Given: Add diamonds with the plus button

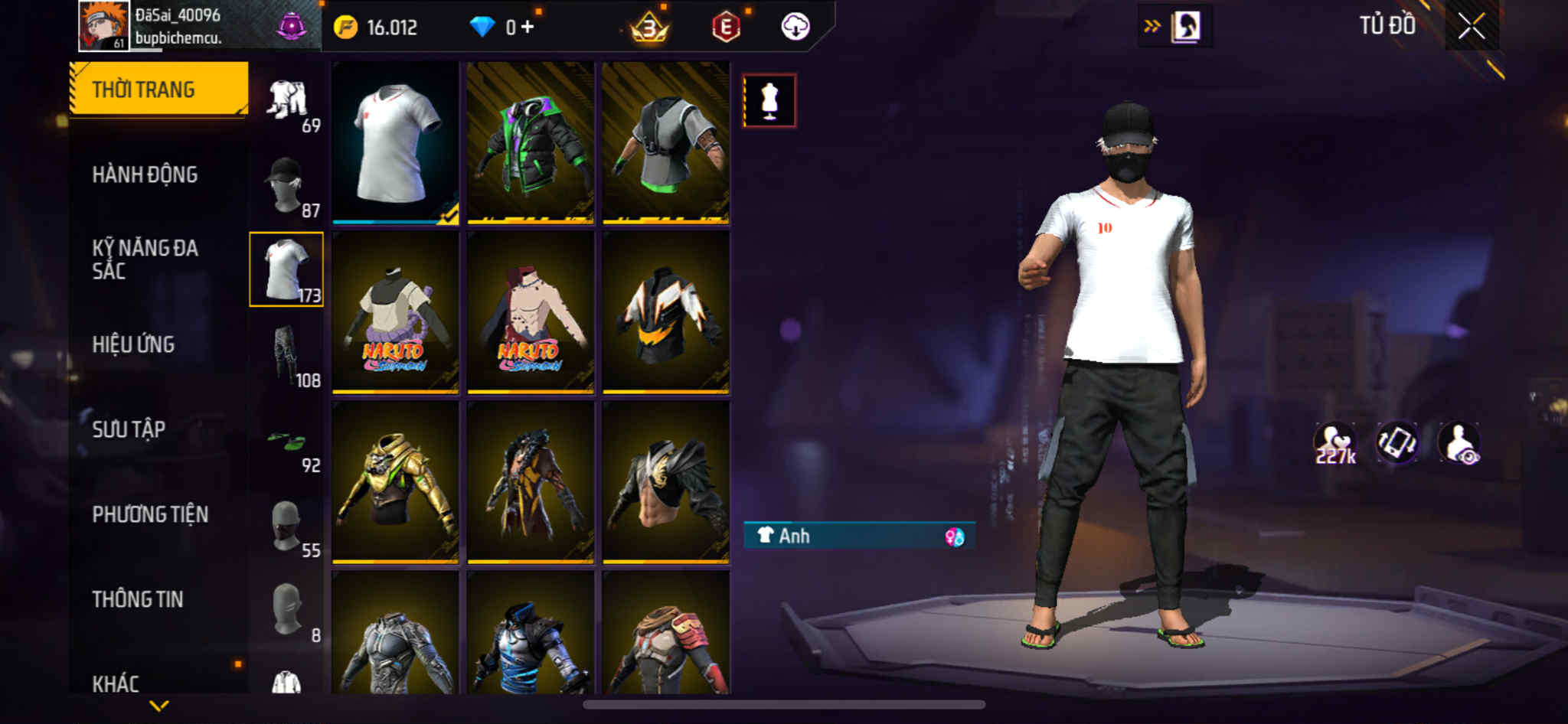Looking at the screenshot, I should (x=528, y=27).
